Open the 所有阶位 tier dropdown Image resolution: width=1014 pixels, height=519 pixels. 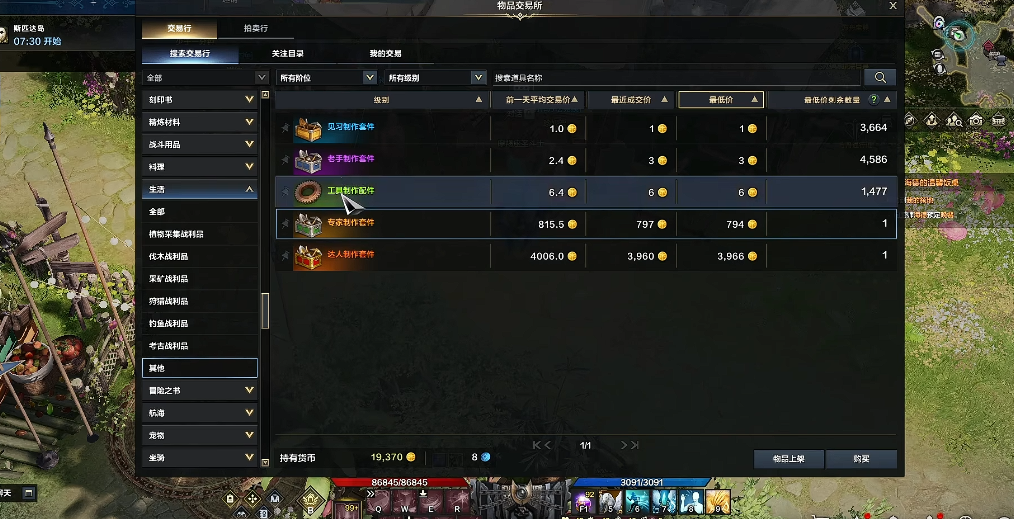327,77
